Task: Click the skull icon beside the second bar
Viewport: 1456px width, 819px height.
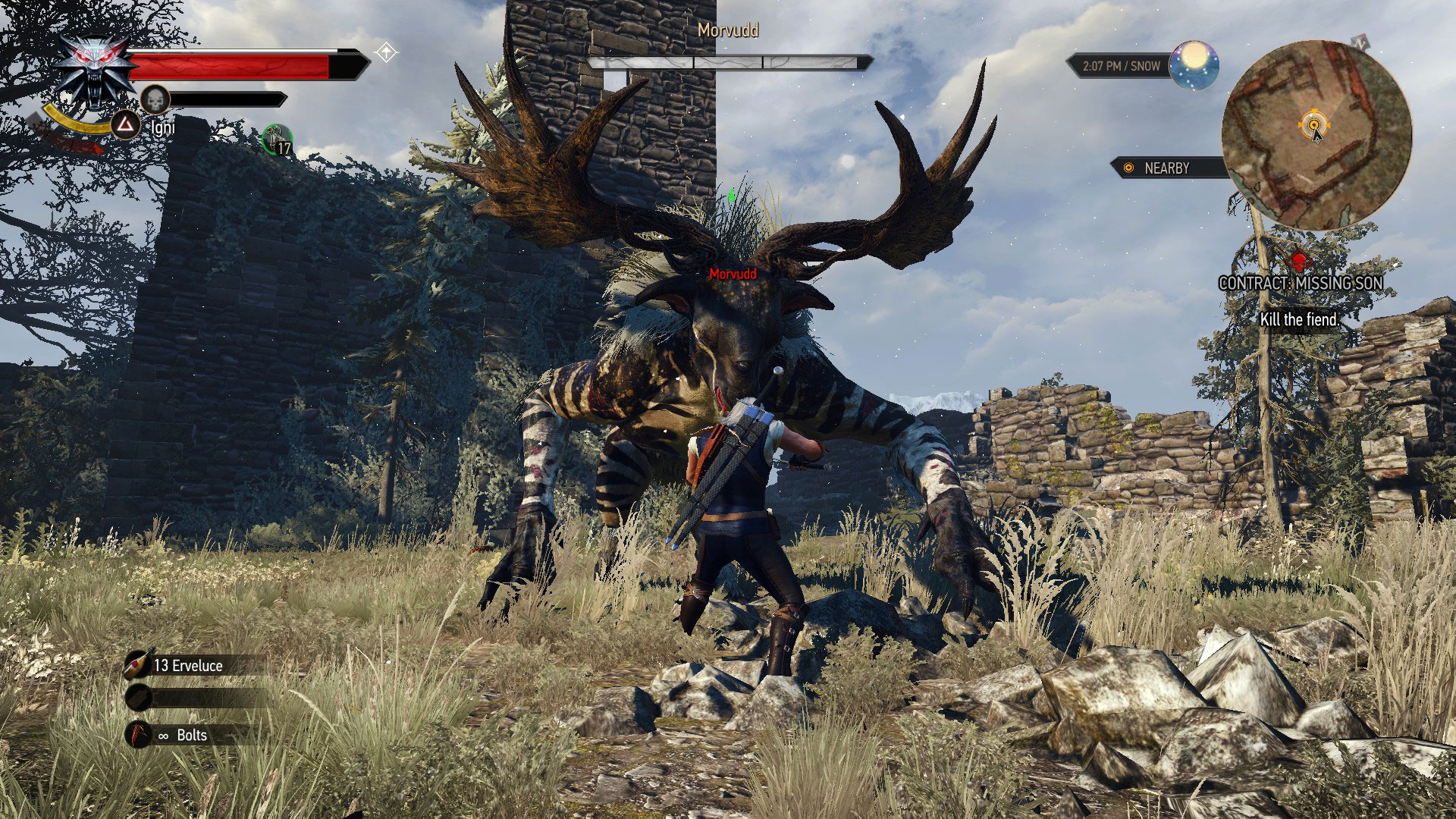Action: 155,99
